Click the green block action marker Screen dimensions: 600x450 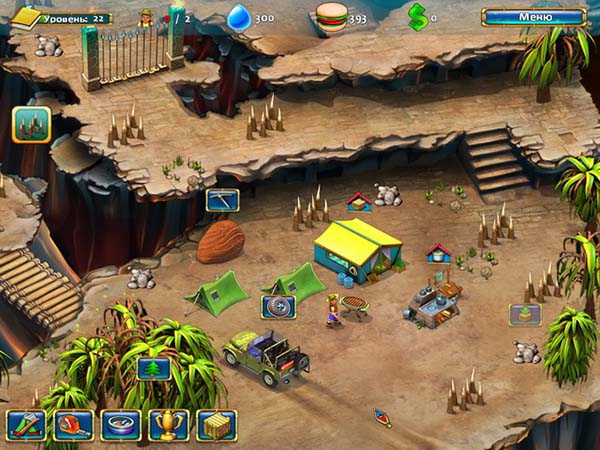pos(524,314)
